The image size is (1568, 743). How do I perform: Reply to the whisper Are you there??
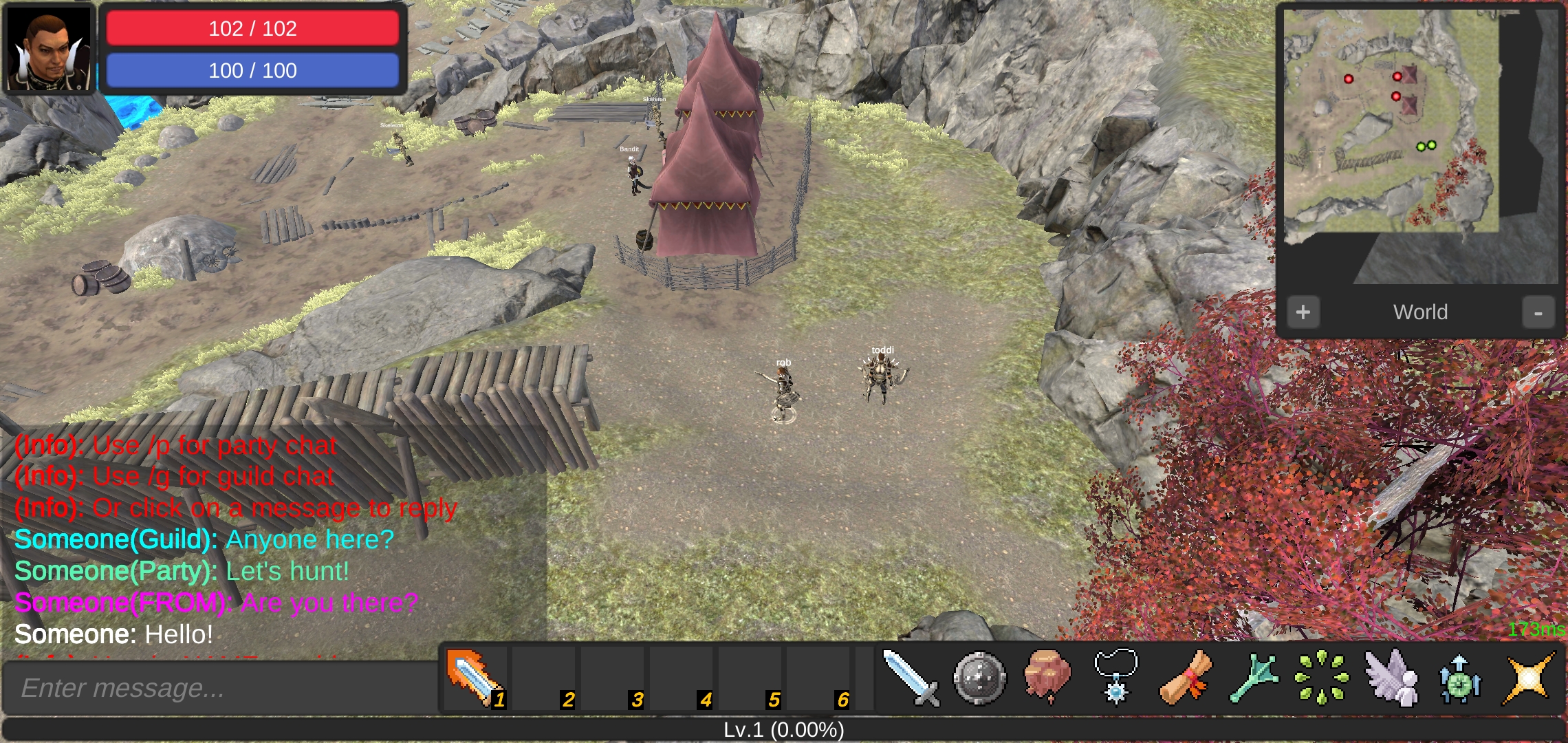216,603
